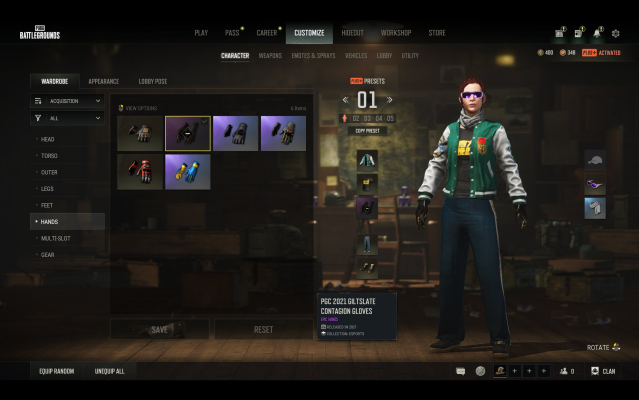
Task: Equip the blue and yellow gloves
Action: click(187, 172)
